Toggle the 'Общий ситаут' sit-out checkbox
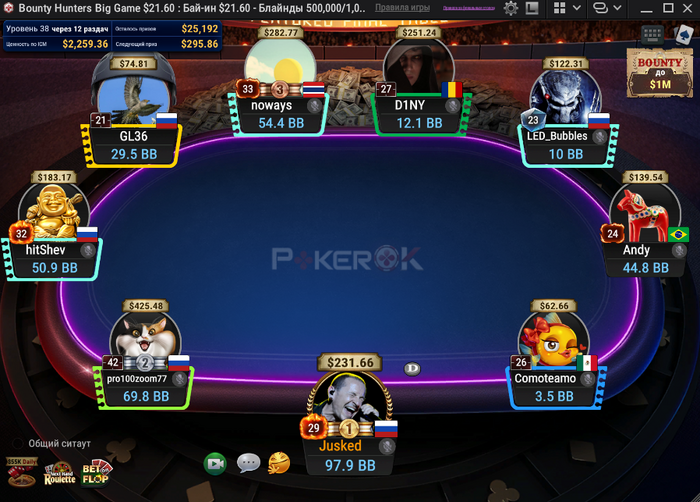The image size is (700, 502). tap(18, 443)
